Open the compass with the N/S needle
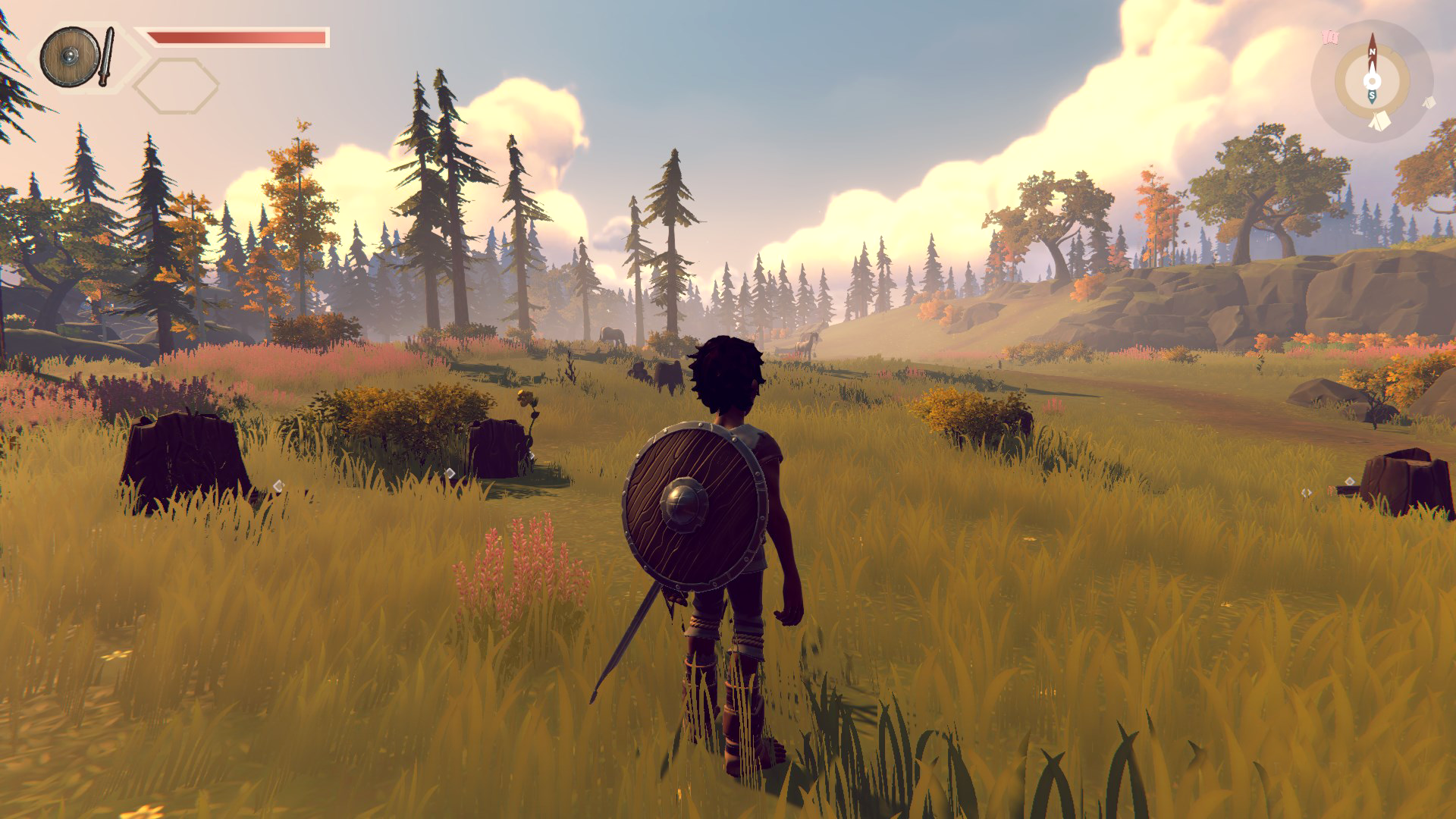Image resolution: width=1456 pixels, height=819 pixels. [1372, 80]
